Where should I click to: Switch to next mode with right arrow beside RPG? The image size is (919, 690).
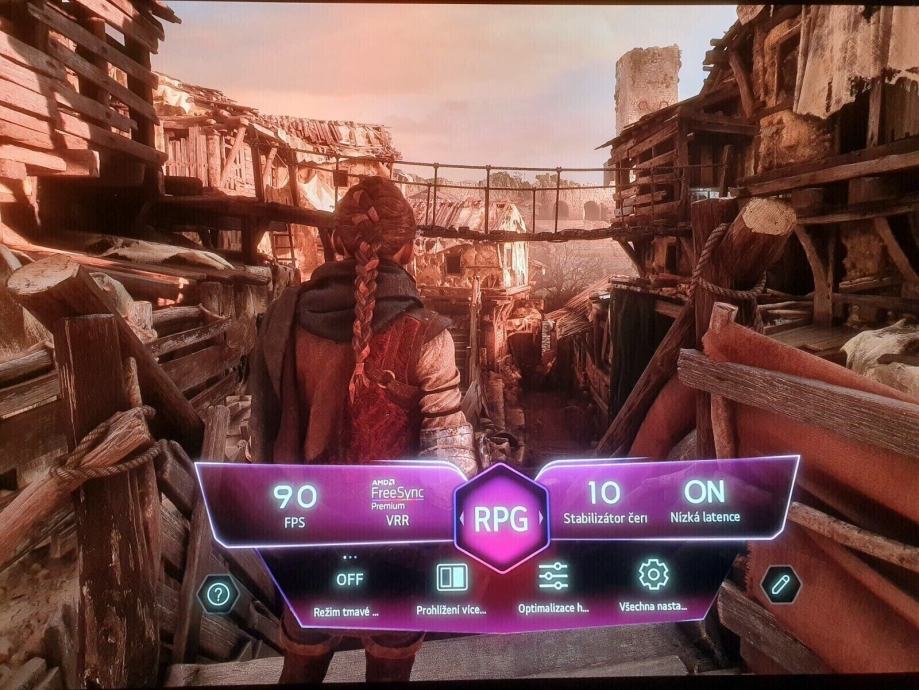540,519
